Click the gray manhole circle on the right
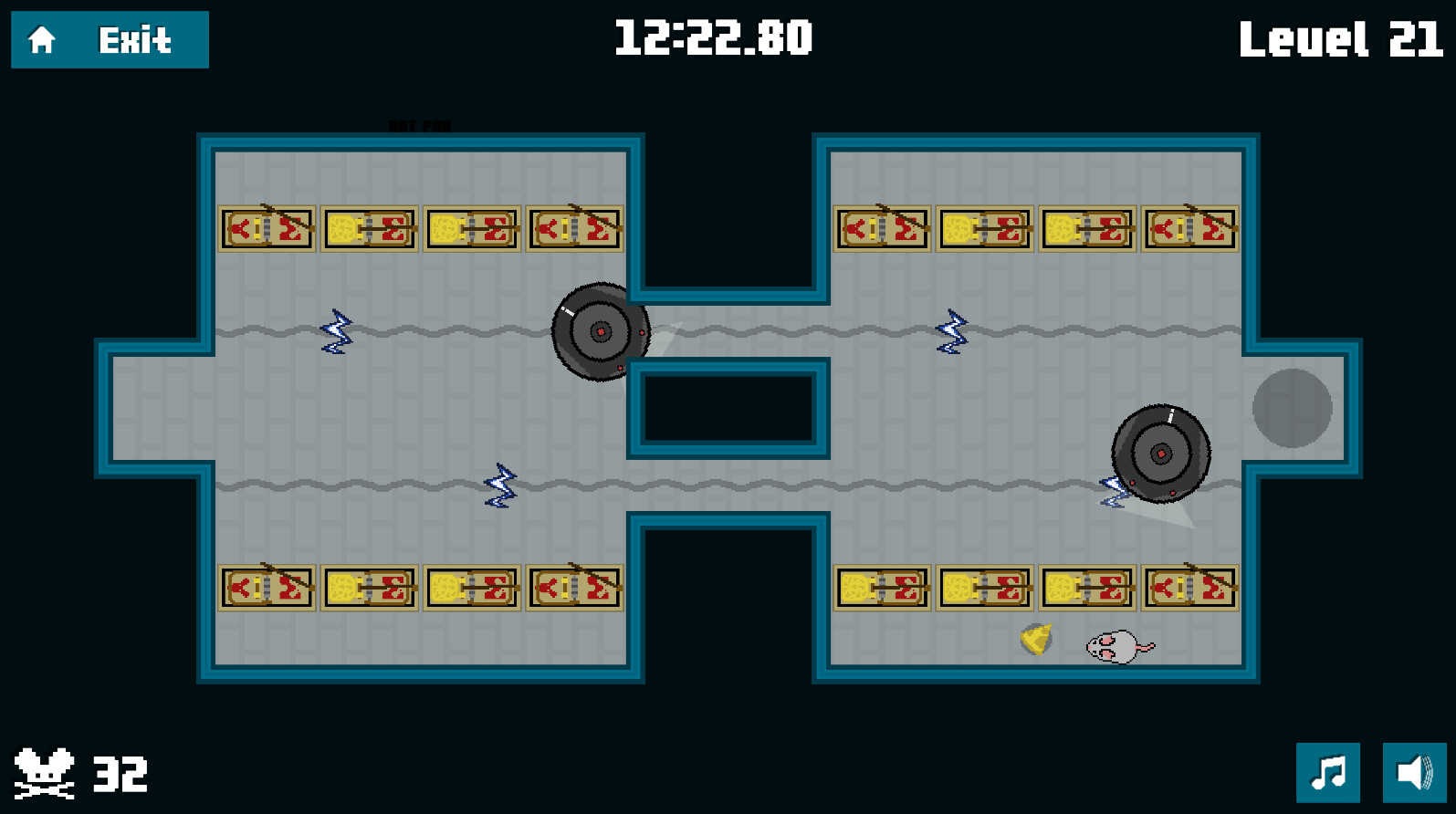 [1293, 407]
